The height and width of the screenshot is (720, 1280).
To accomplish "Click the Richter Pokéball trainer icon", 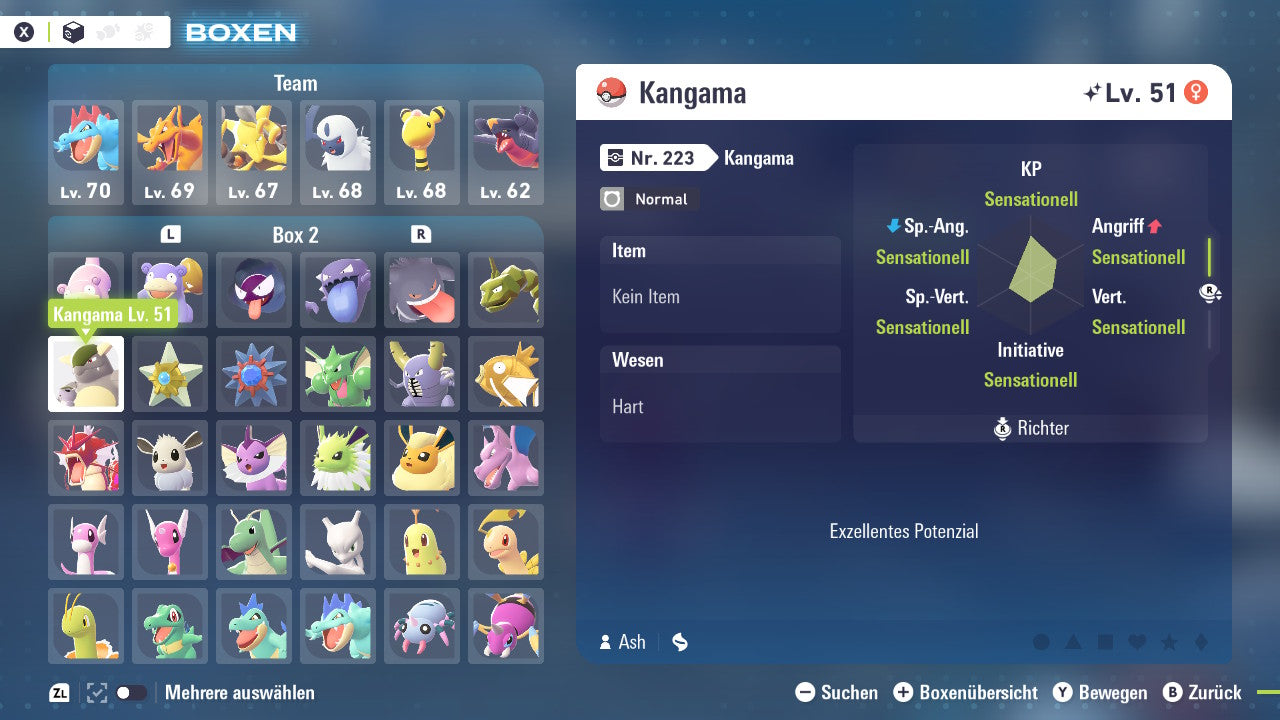I will 1003,428.
